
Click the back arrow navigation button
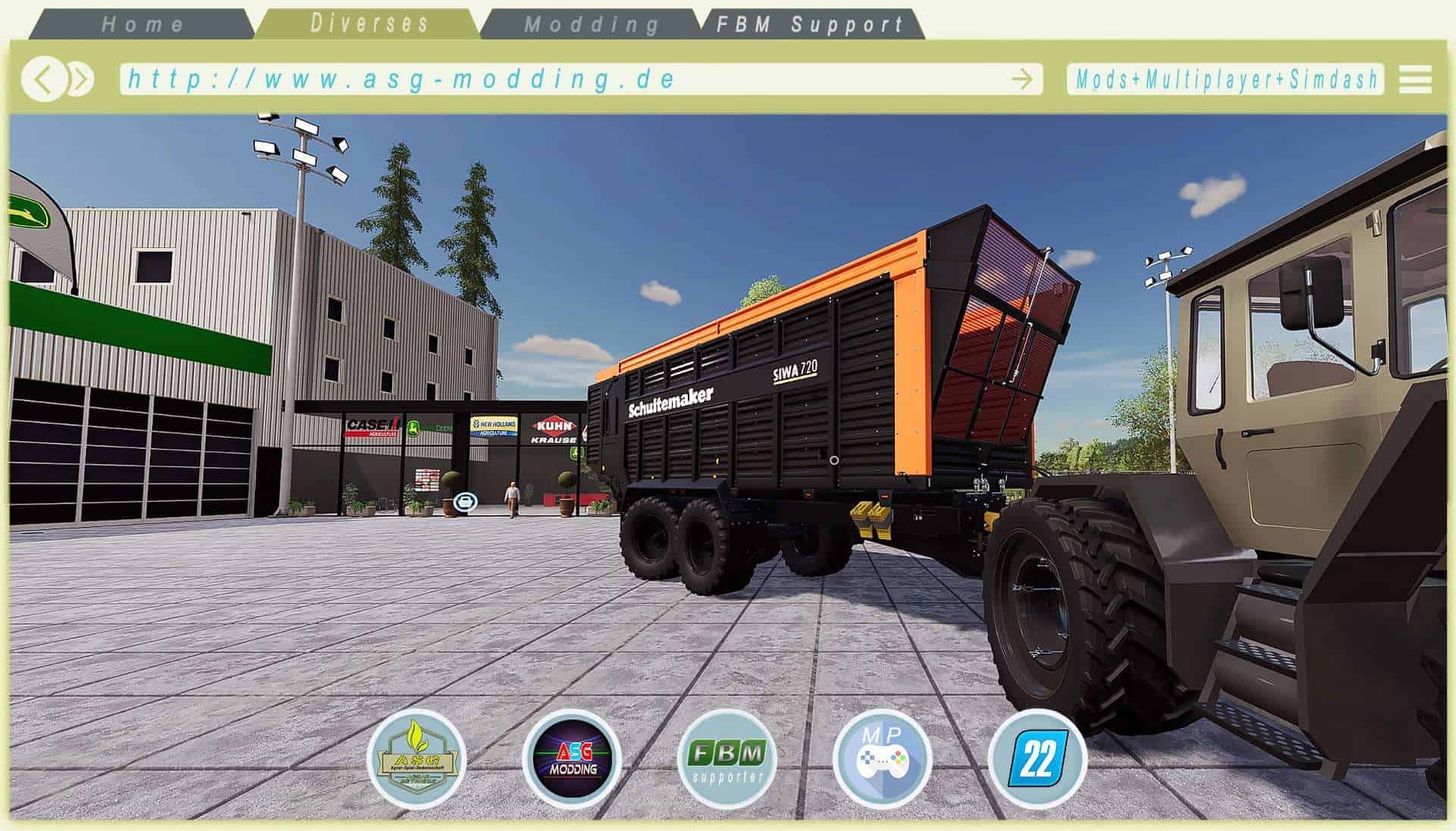click(44, 79)
